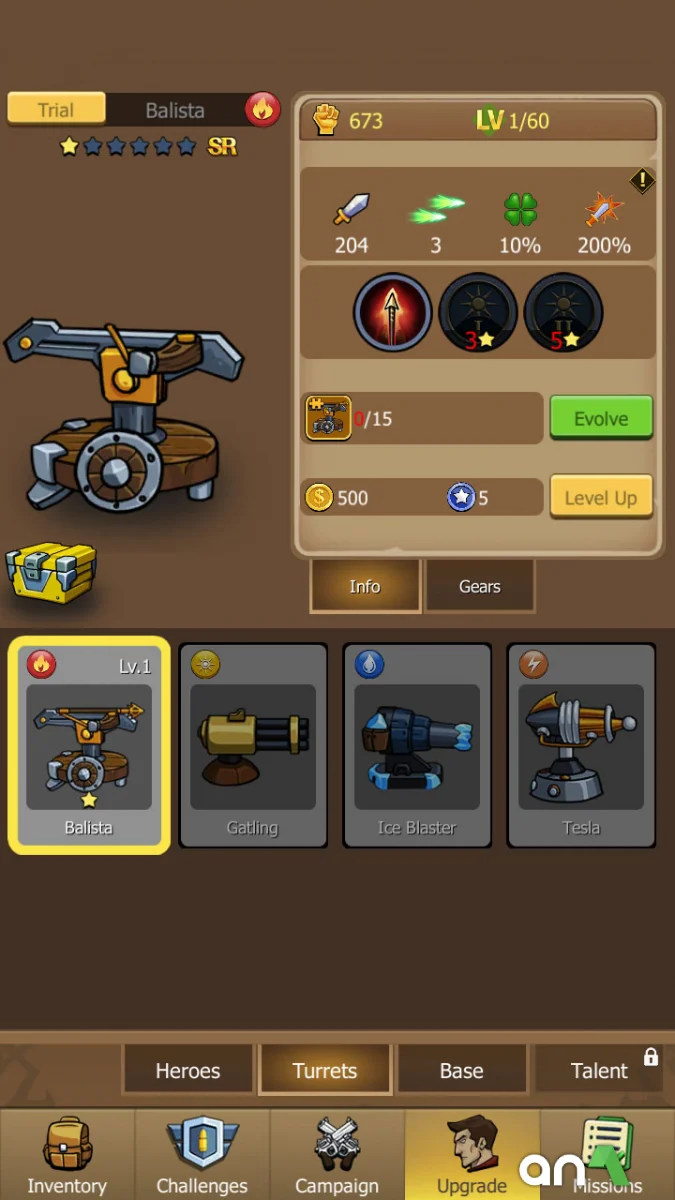The width and height of the screenshot is (675, 1200).
Task: Pick the Tesla turret card
Action: [x=581, y=744]
